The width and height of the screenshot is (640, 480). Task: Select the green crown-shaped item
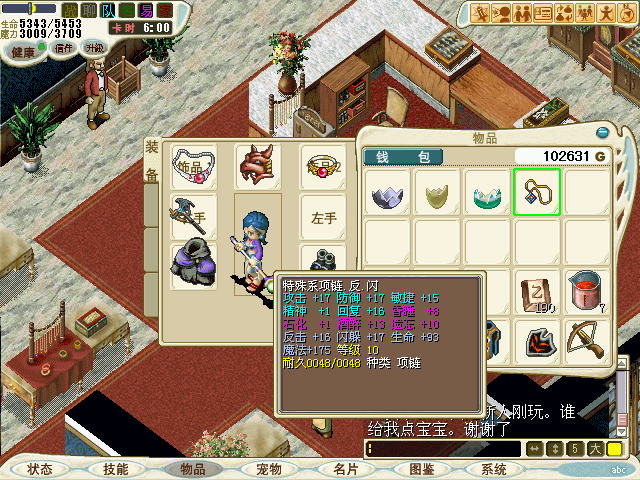point(487,193)
